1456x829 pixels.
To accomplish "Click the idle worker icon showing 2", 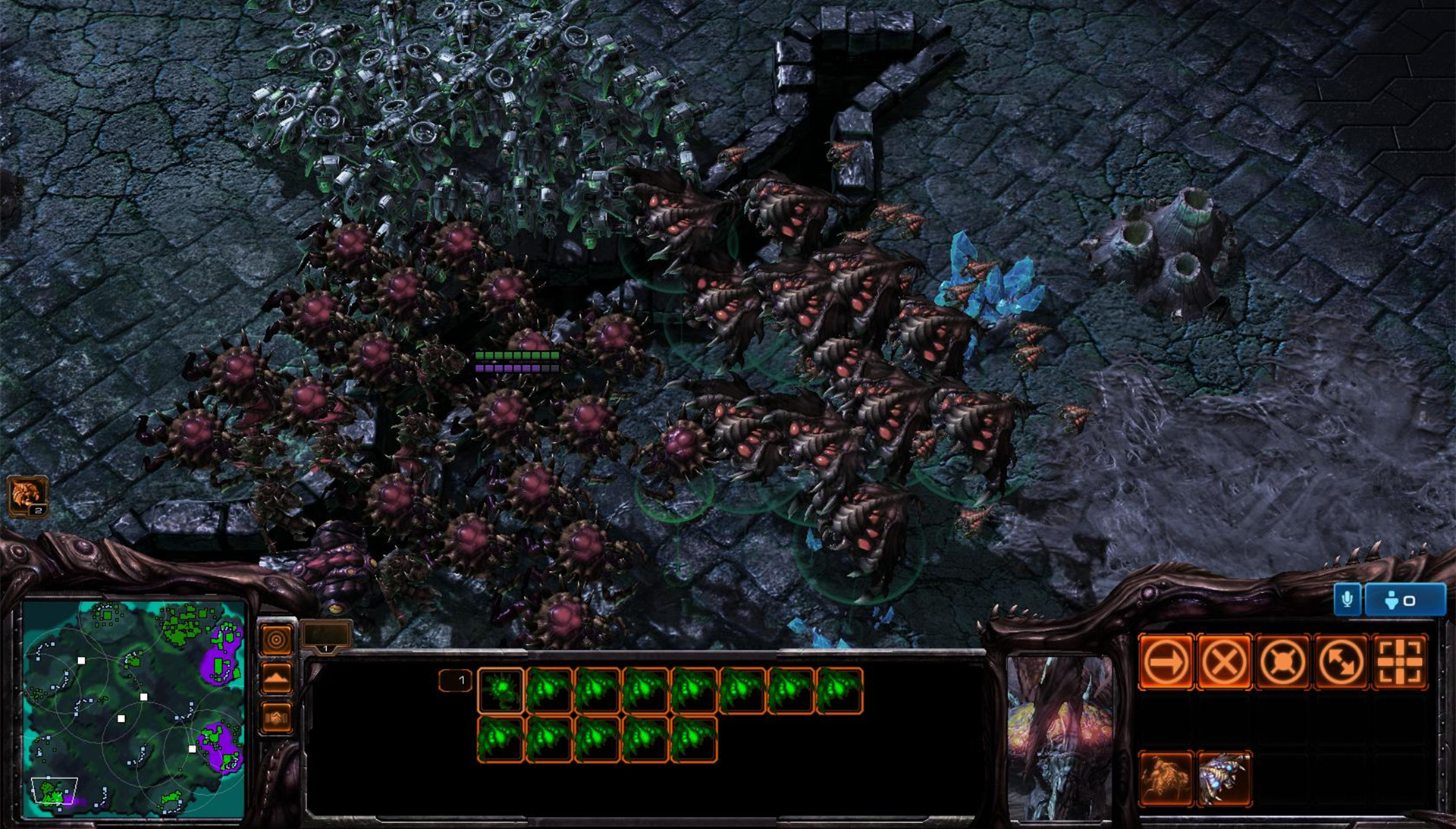I will [27, 495].
